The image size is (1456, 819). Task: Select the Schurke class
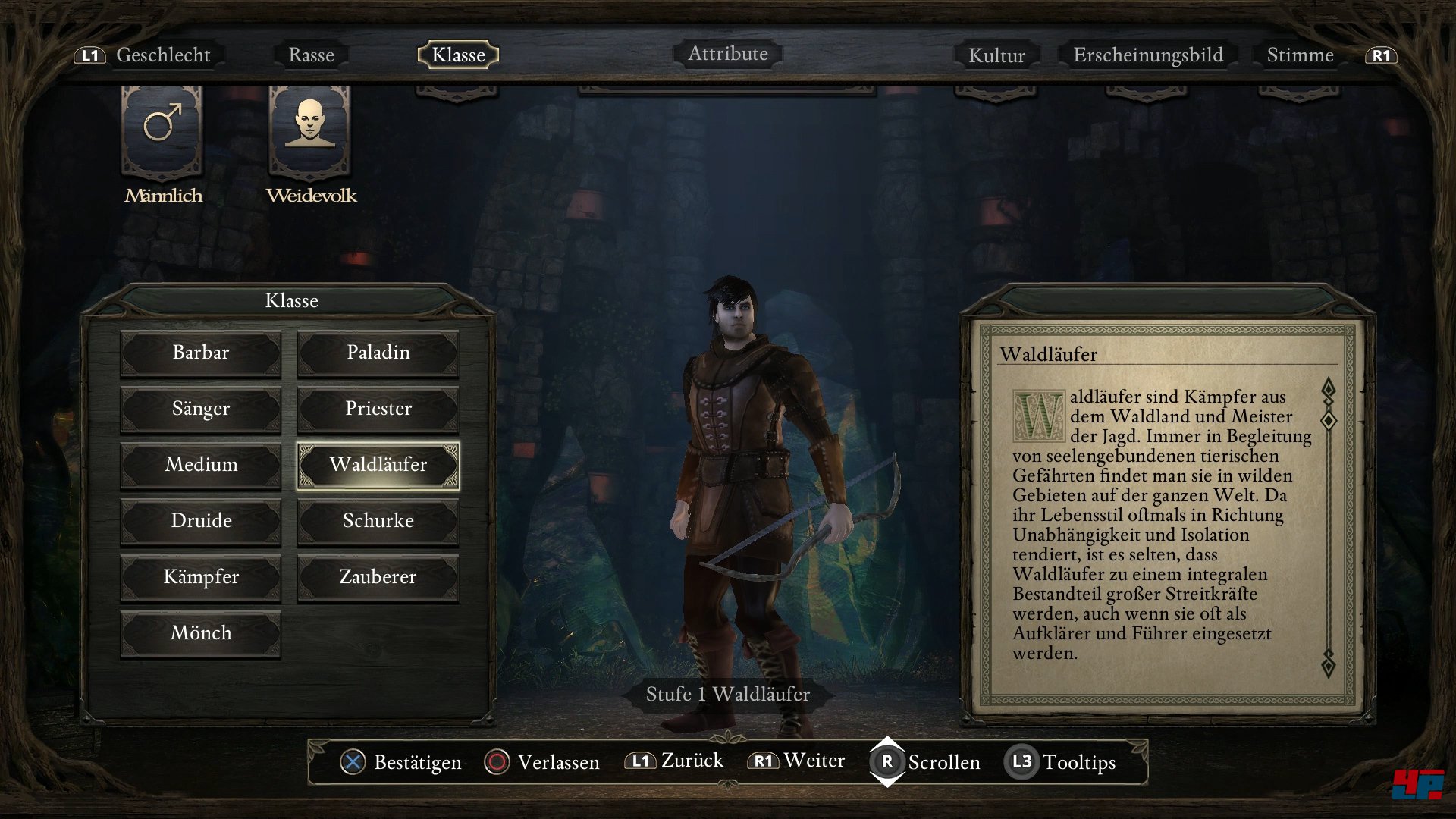[x=378, y=521]
